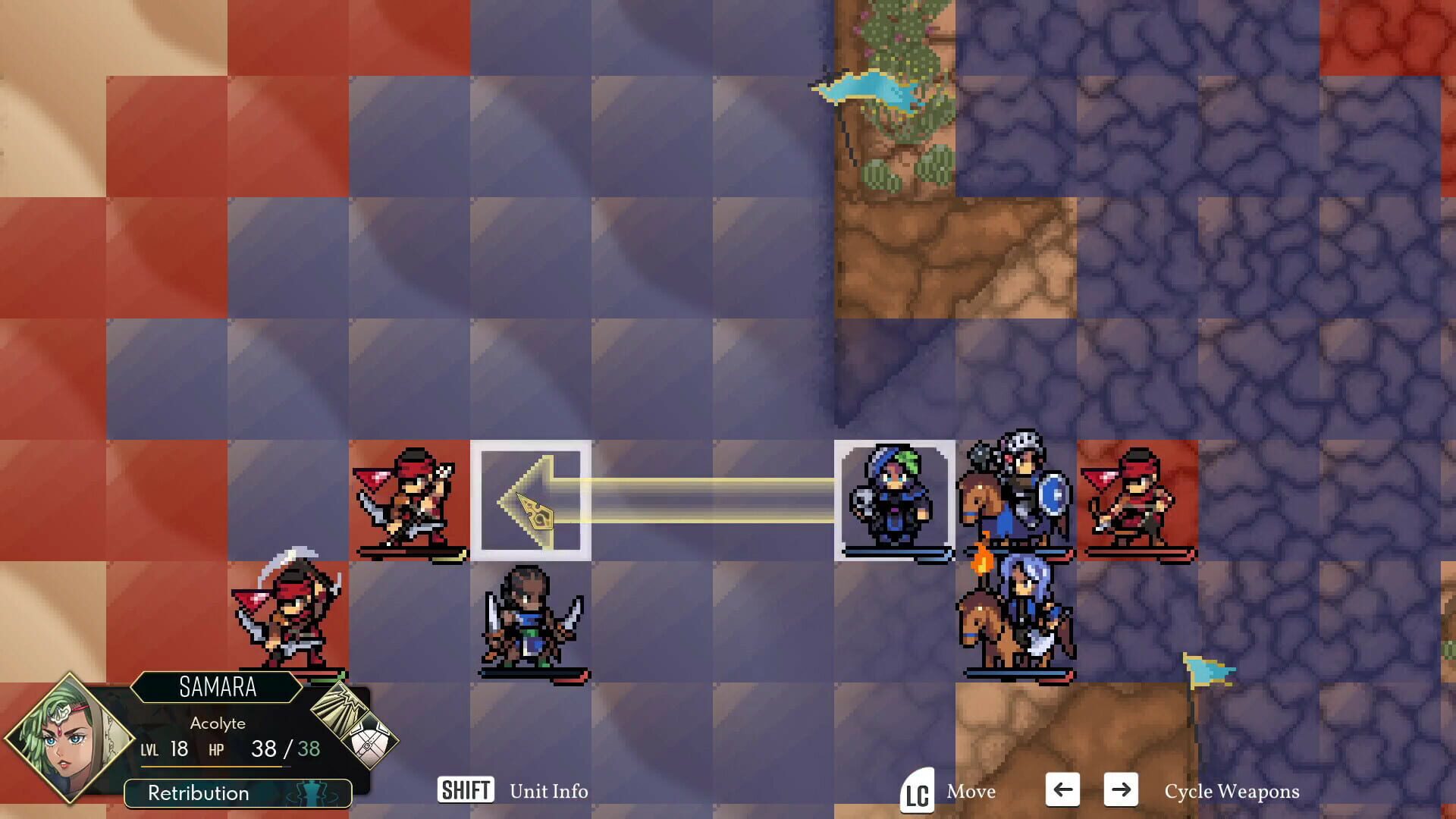Click the LC key icon for Move
This screenshot has width=1456, height=819.
coord(916,792)
